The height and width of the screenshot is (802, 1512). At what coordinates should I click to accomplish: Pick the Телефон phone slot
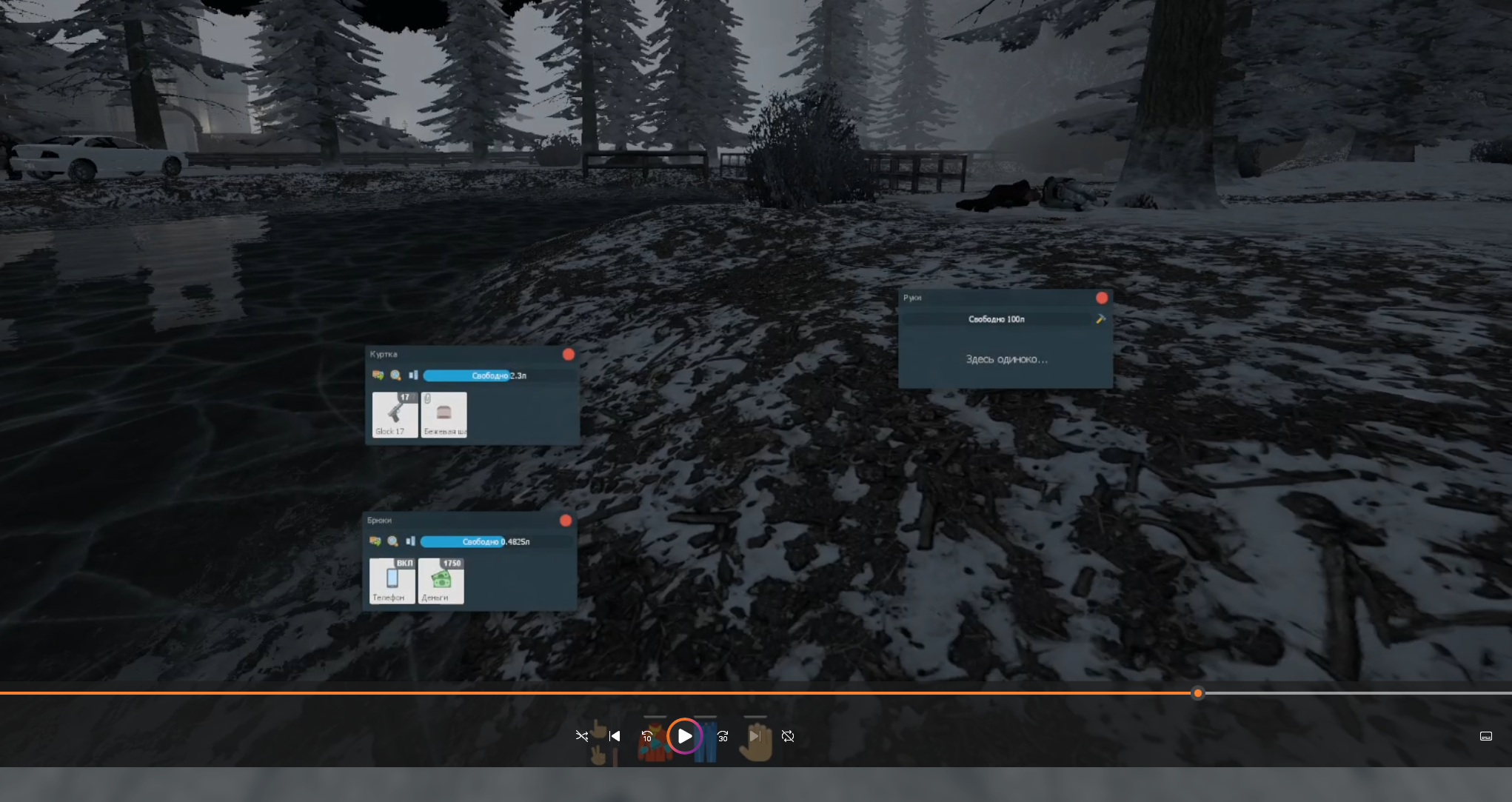(x=392, y=581)
